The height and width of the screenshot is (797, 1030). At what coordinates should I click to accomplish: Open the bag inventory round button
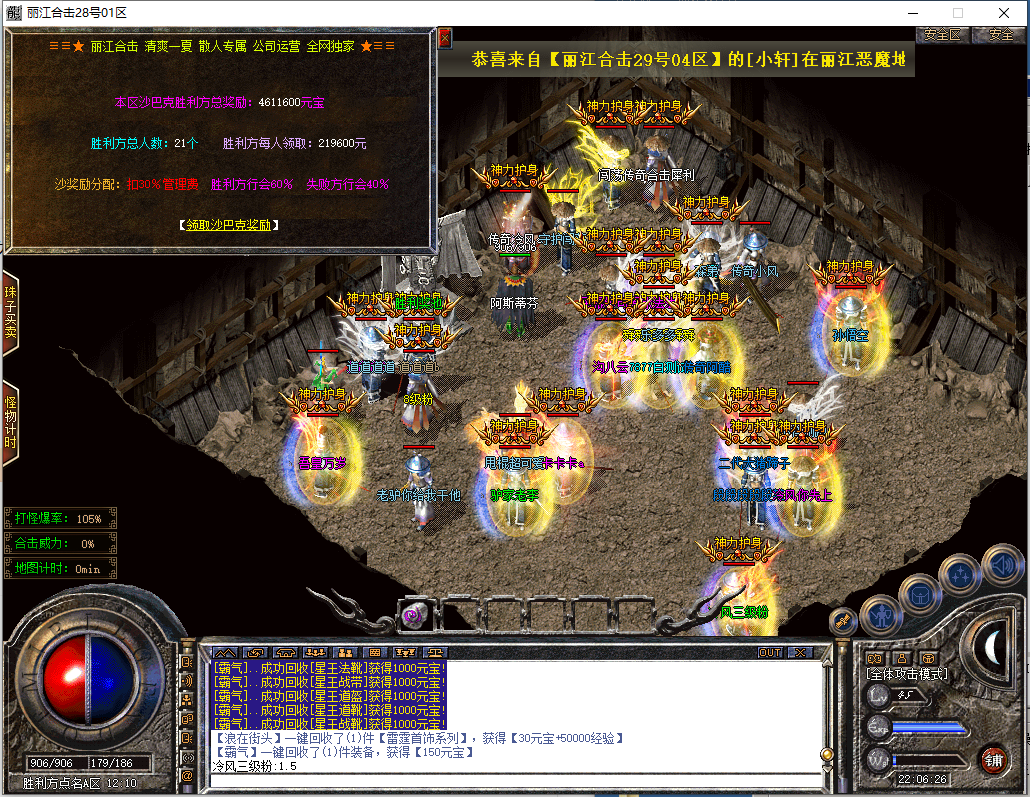coord(919,595)
